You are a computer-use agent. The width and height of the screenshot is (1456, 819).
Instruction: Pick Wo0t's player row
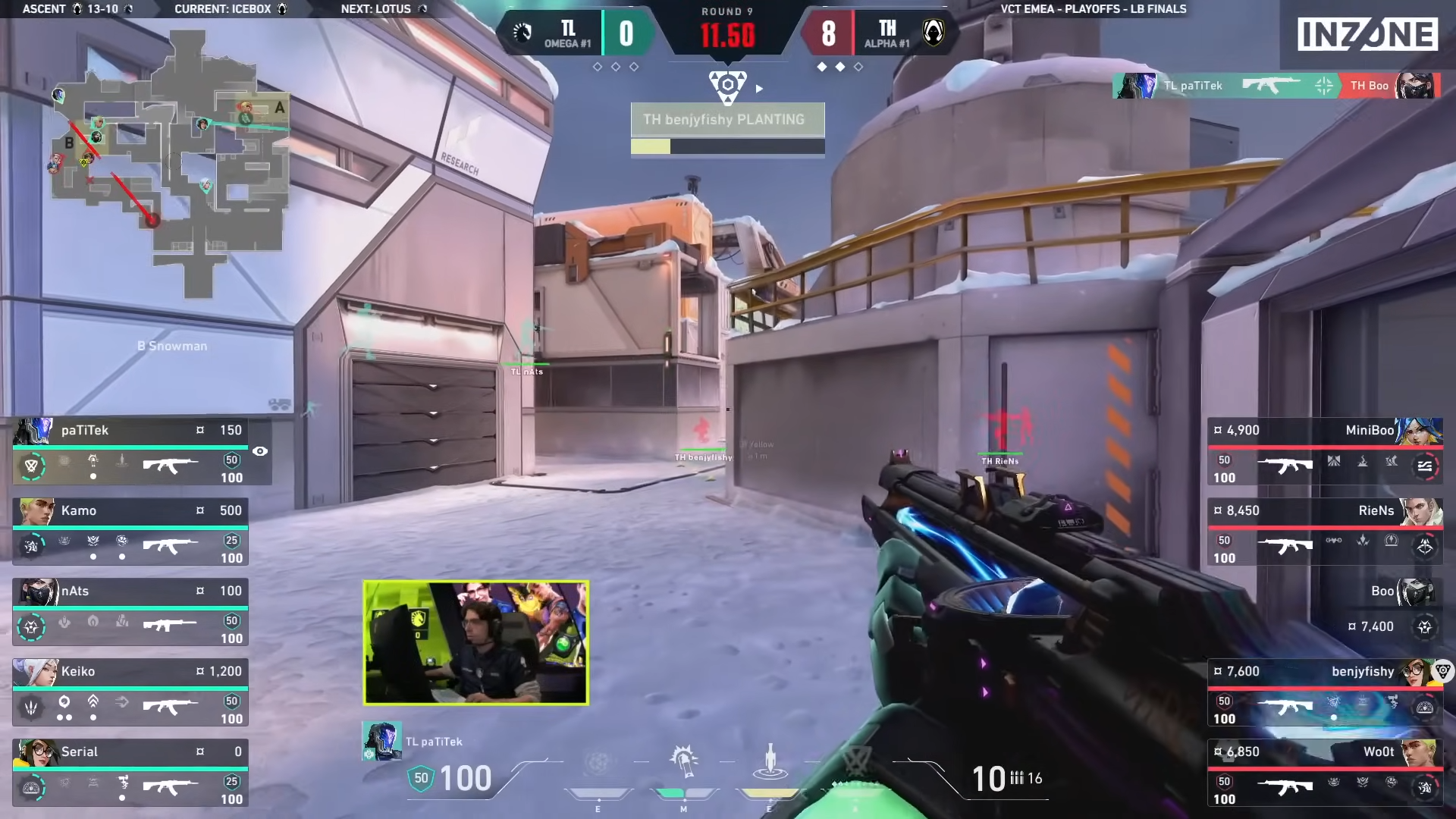1325,773
